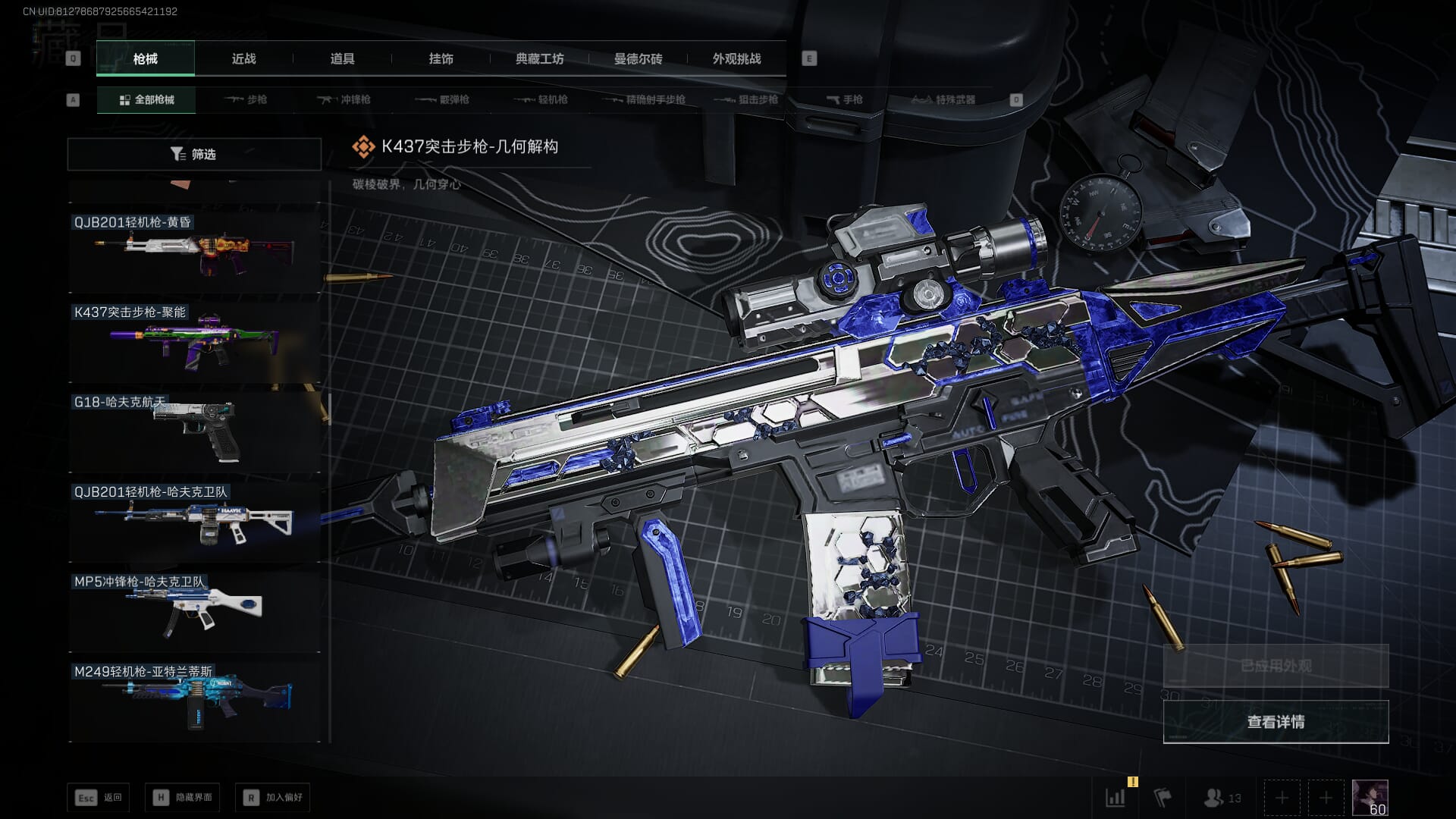This screenshot has height=819, width=1456.
Task: Select the QJB201轻机枪-黄昏 skin
Action: coord(194,252)
